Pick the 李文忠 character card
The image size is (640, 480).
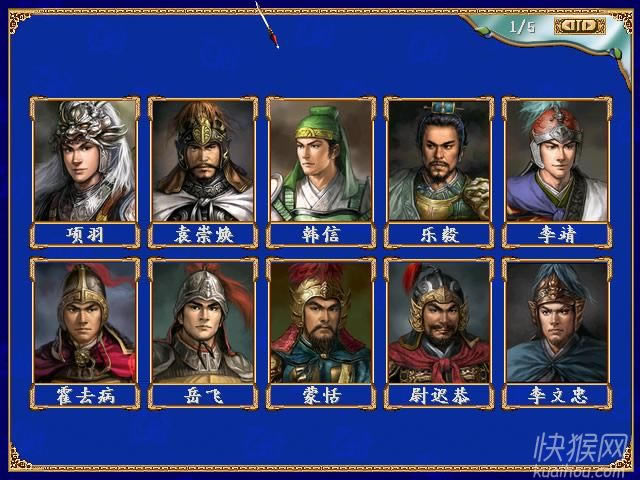click(556, 321)
